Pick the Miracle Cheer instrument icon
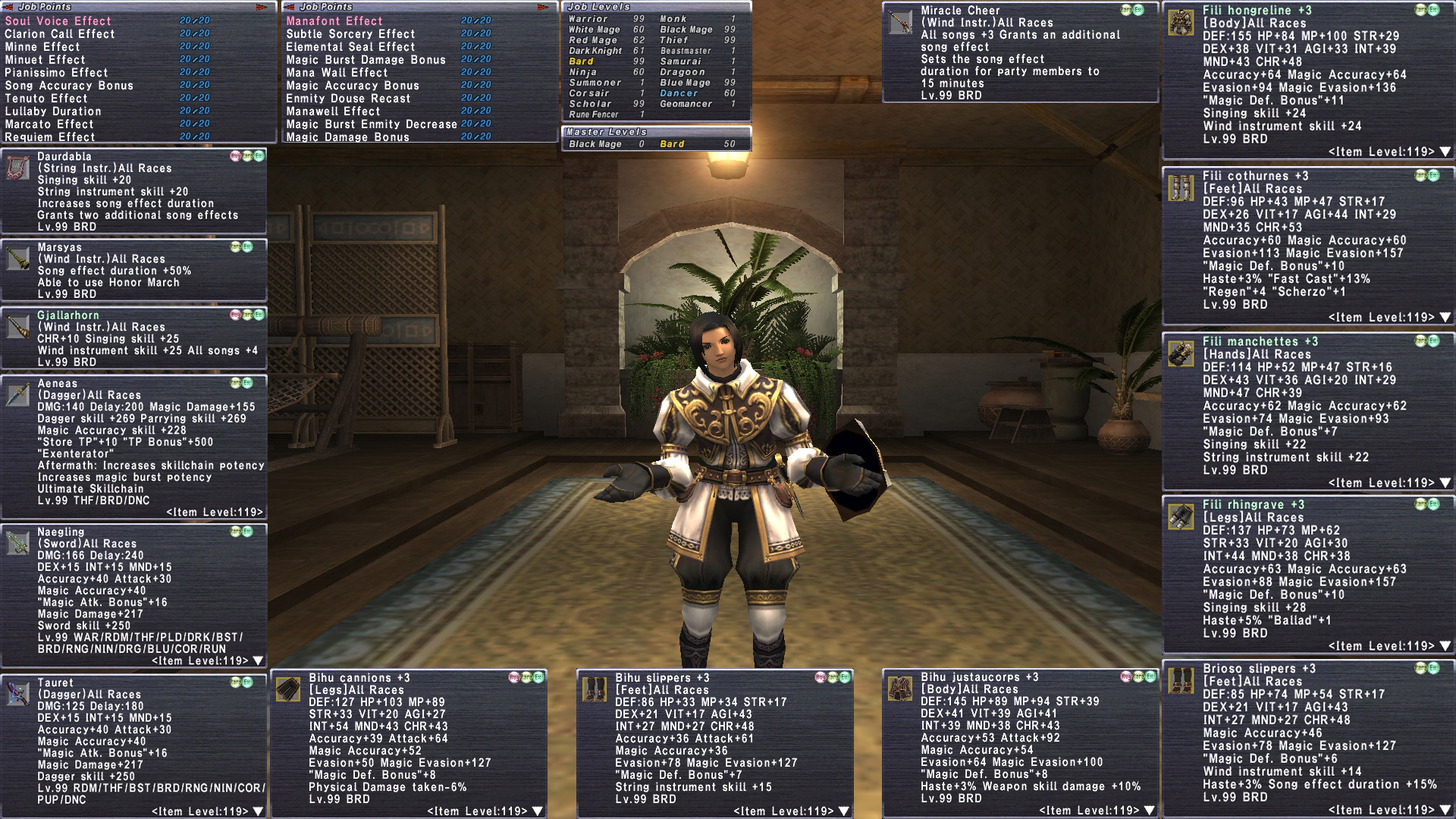 (901, 23)
